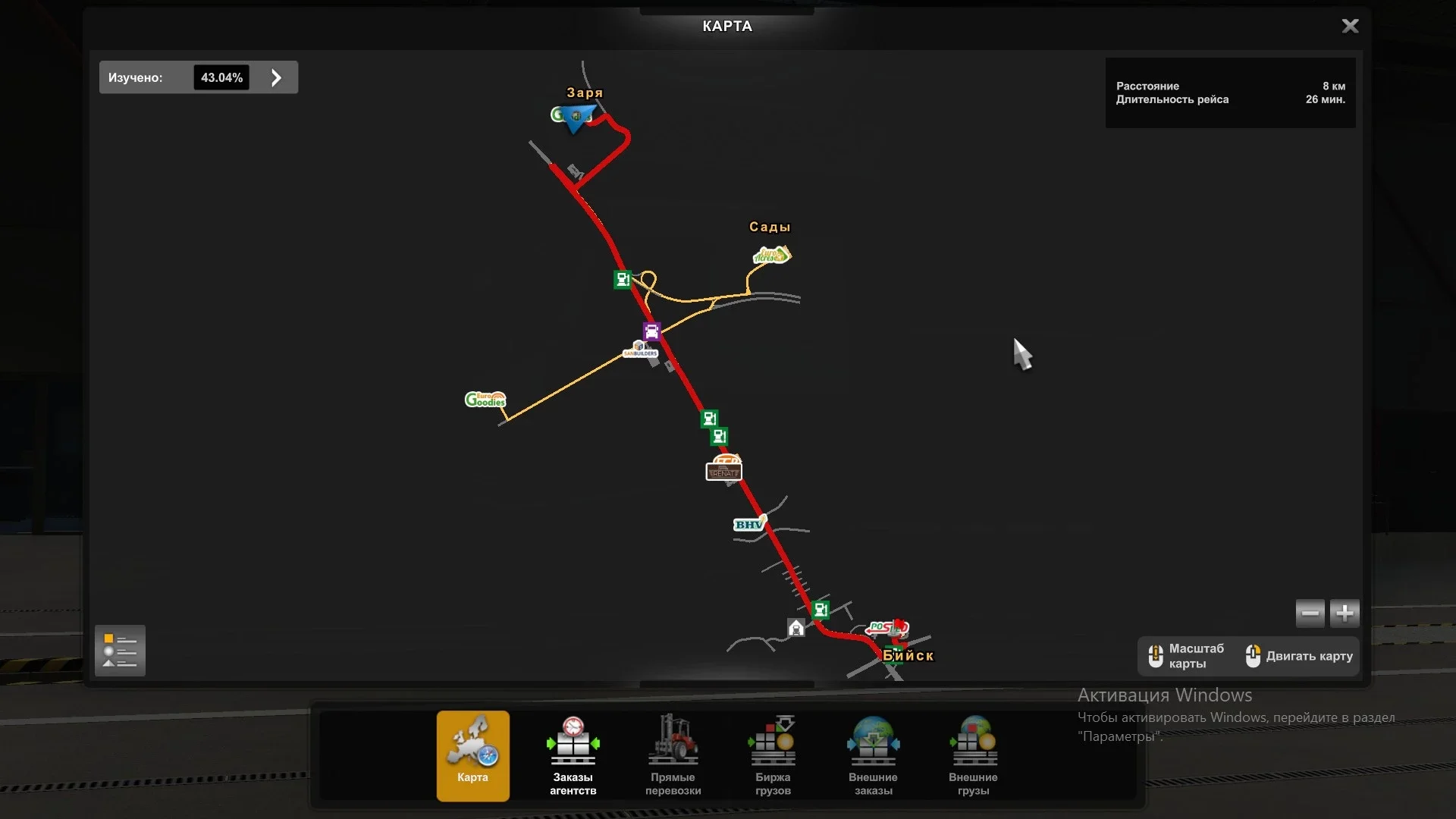Click the fuel station icon near road junction
The image size is (1456, 819).
coord(622,279)
